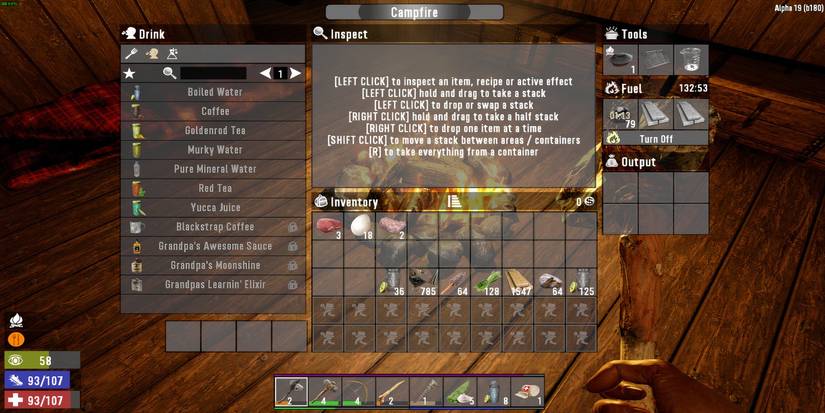Select the Boiled Water recipe
Screen dimensions: 825x413
click(x=214, y=92)
